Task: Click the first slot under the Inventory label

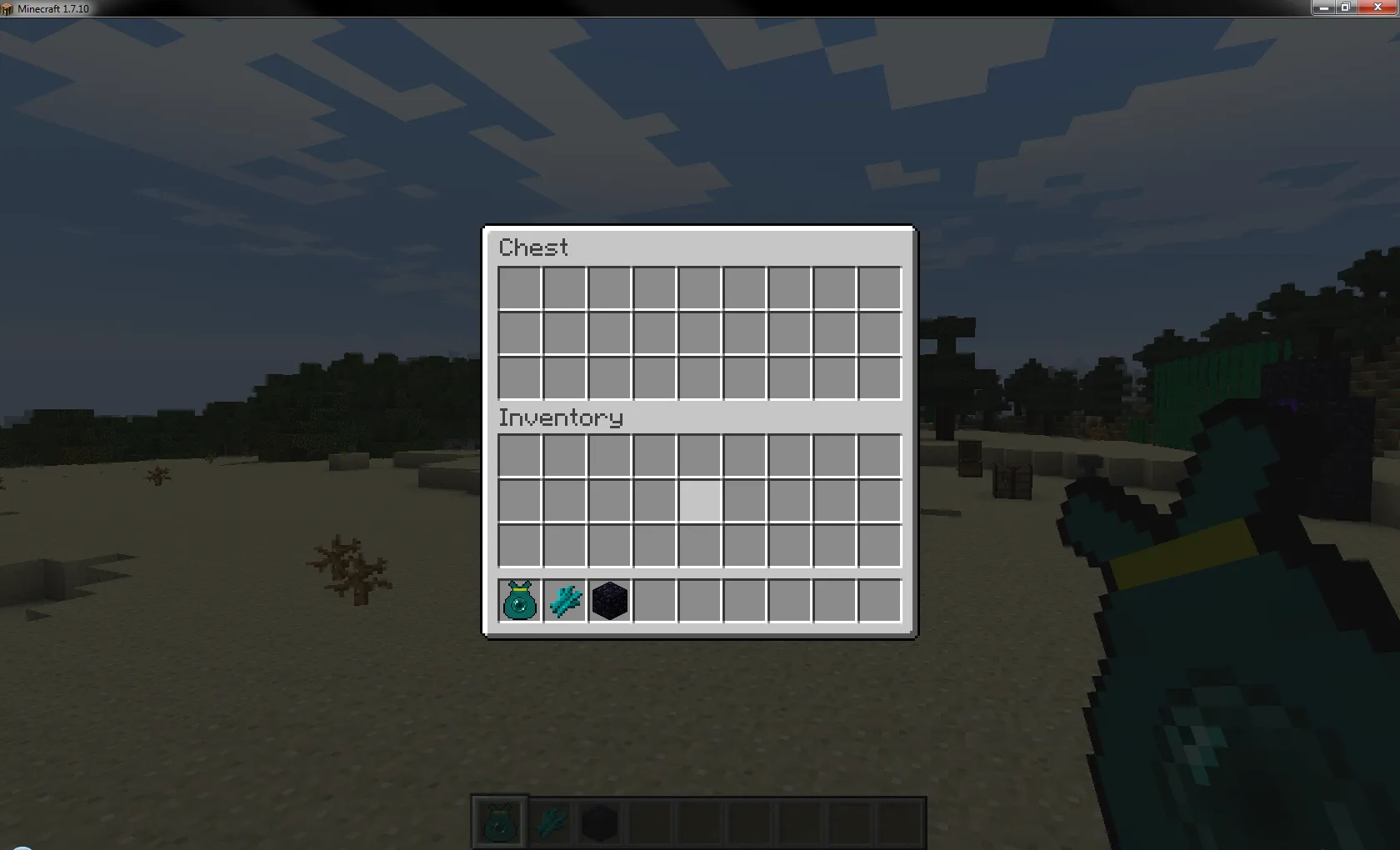Action: pos(518,456)
